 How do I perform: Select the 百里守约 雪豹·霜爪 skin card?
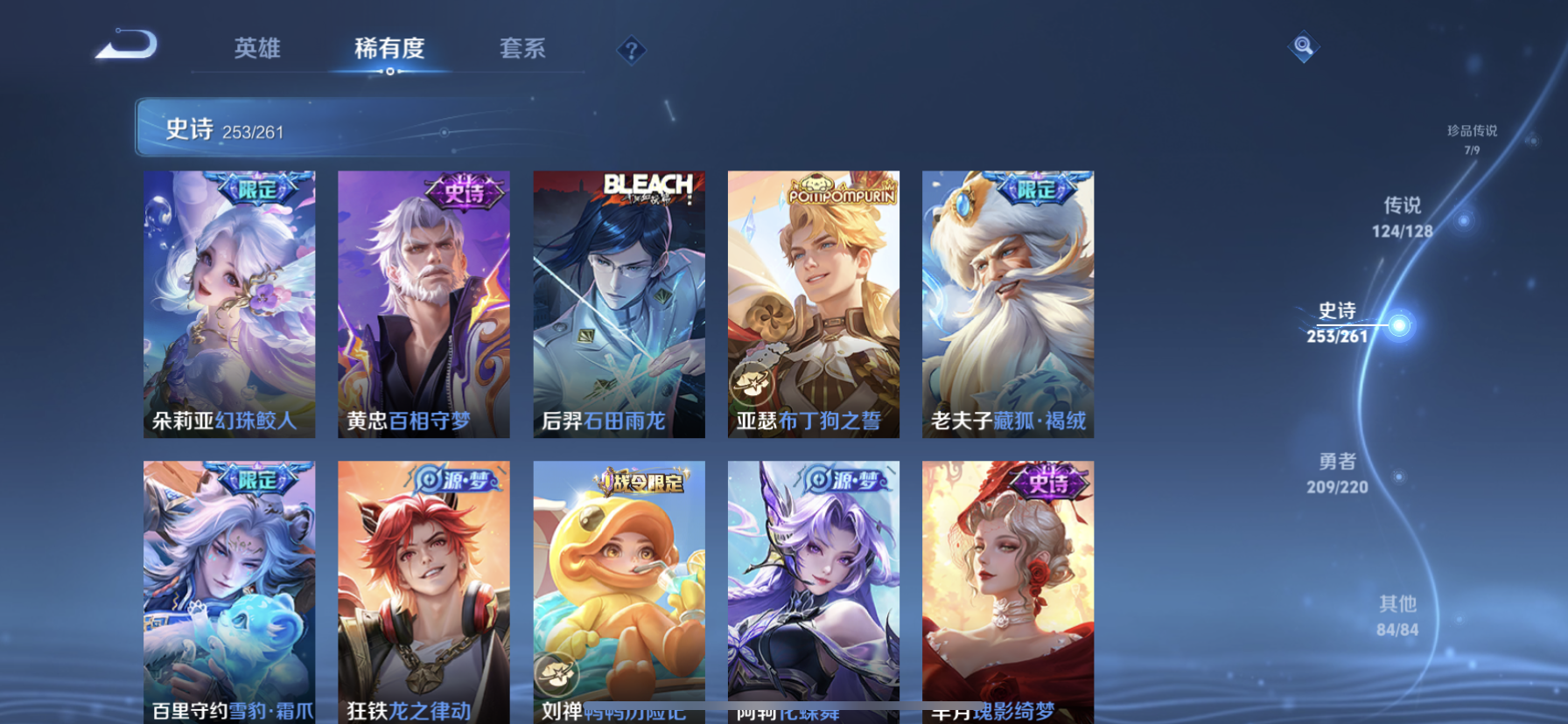tap(229, 591)
